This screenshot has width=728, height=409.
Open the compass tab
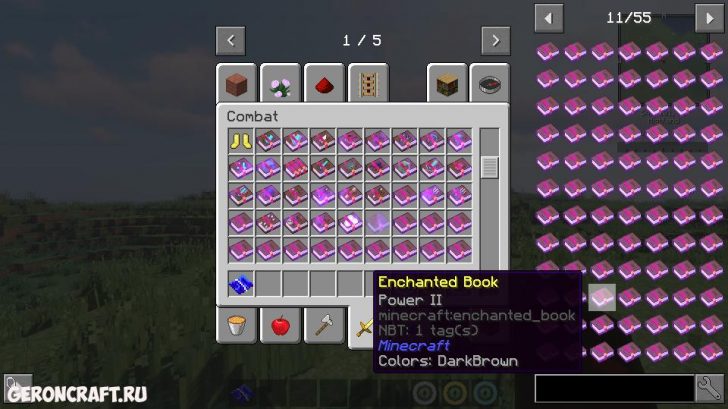pos(490,85)
